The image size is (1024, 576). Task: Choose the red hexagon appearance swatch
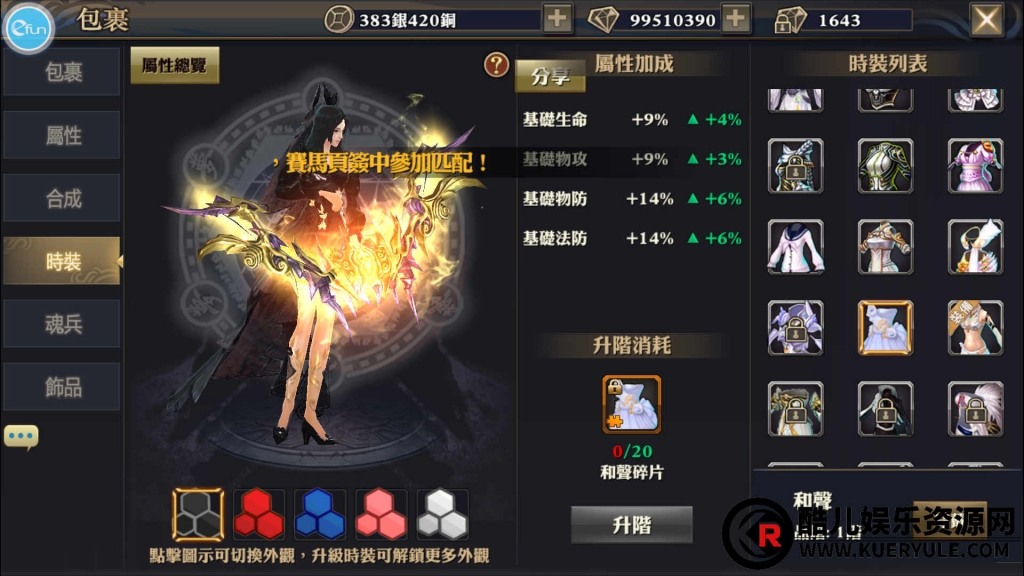pyautogui.click(x=258, y=514)
